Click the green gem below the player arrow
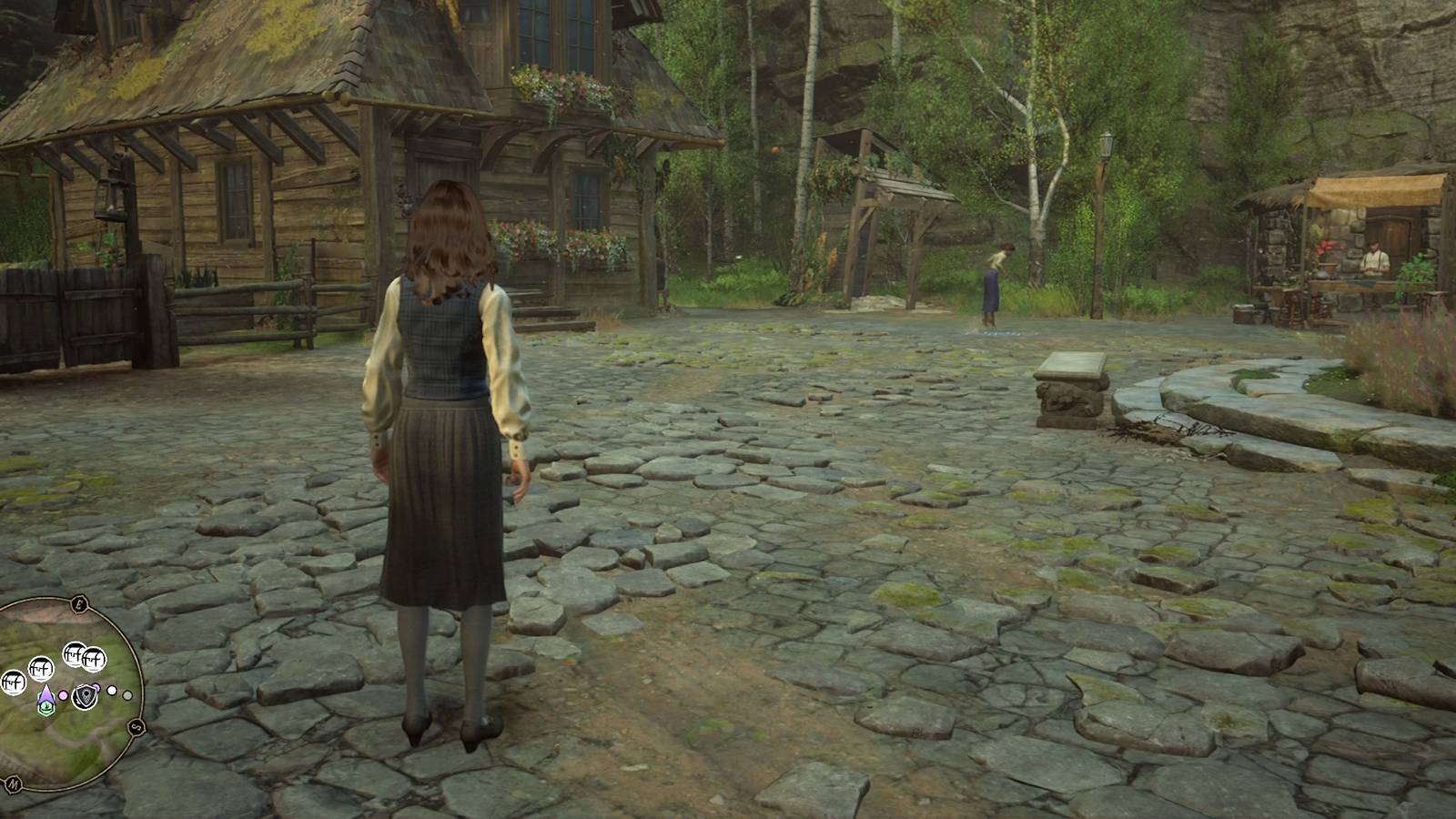Viewport: 1456px width, 819px height. (46, 706)
